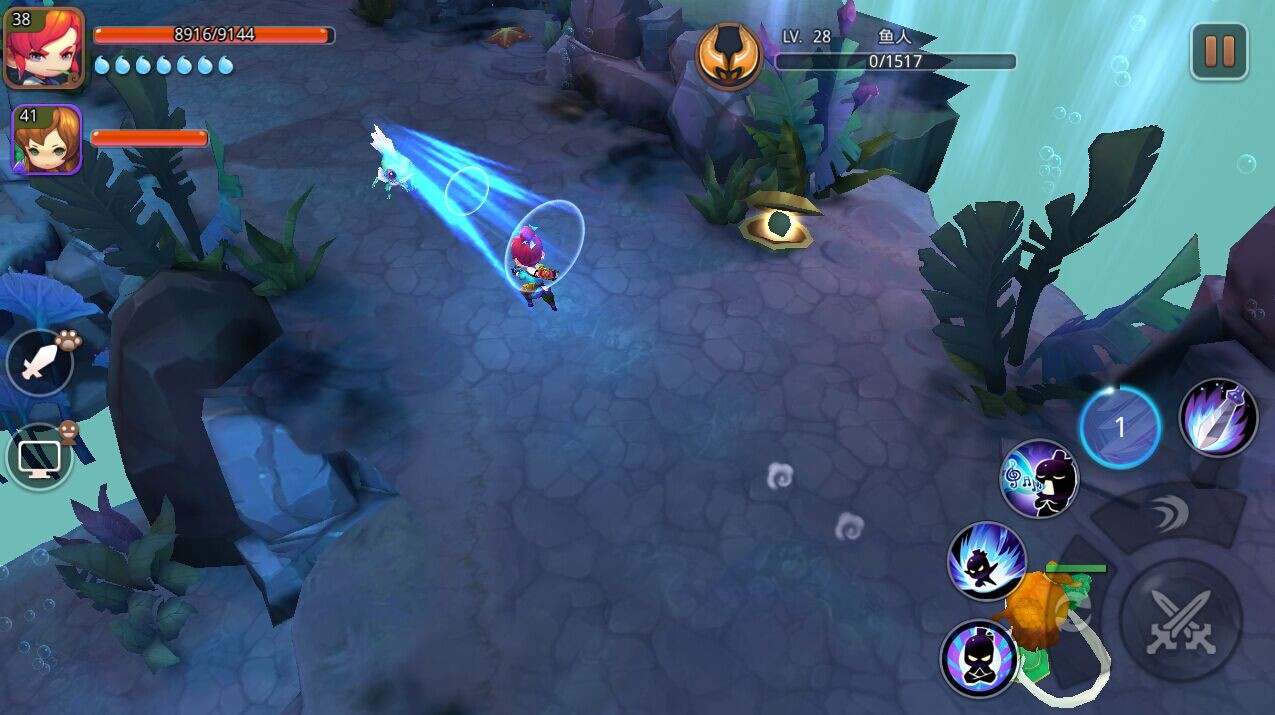The height and width of the screenshot is (715, 1275).
Task: Cast the meditating shadow figure skill
Action: tap(980, 659)
